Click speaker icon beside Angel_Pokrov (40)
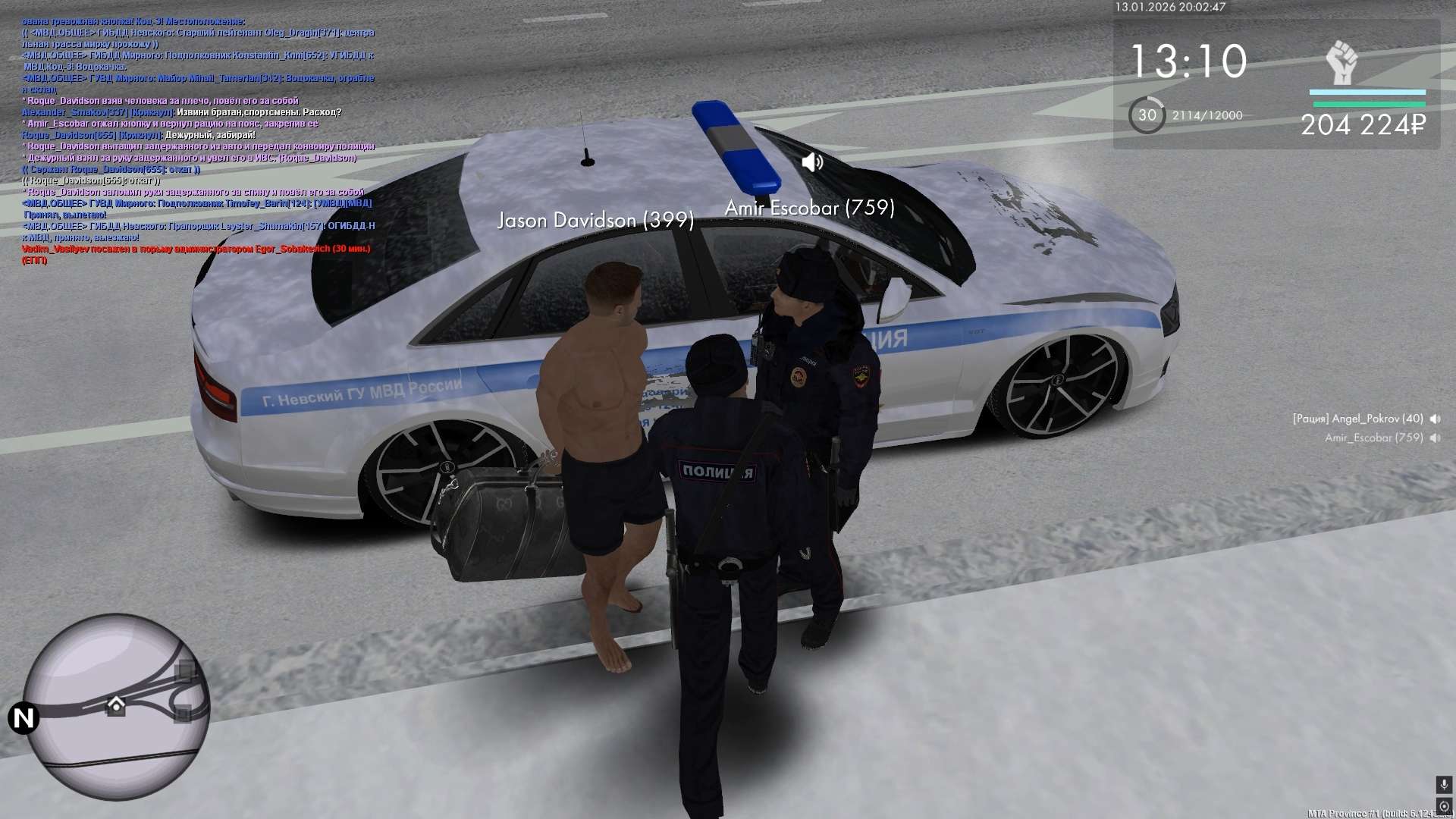1456x819 pixels. pos(1435,419)
